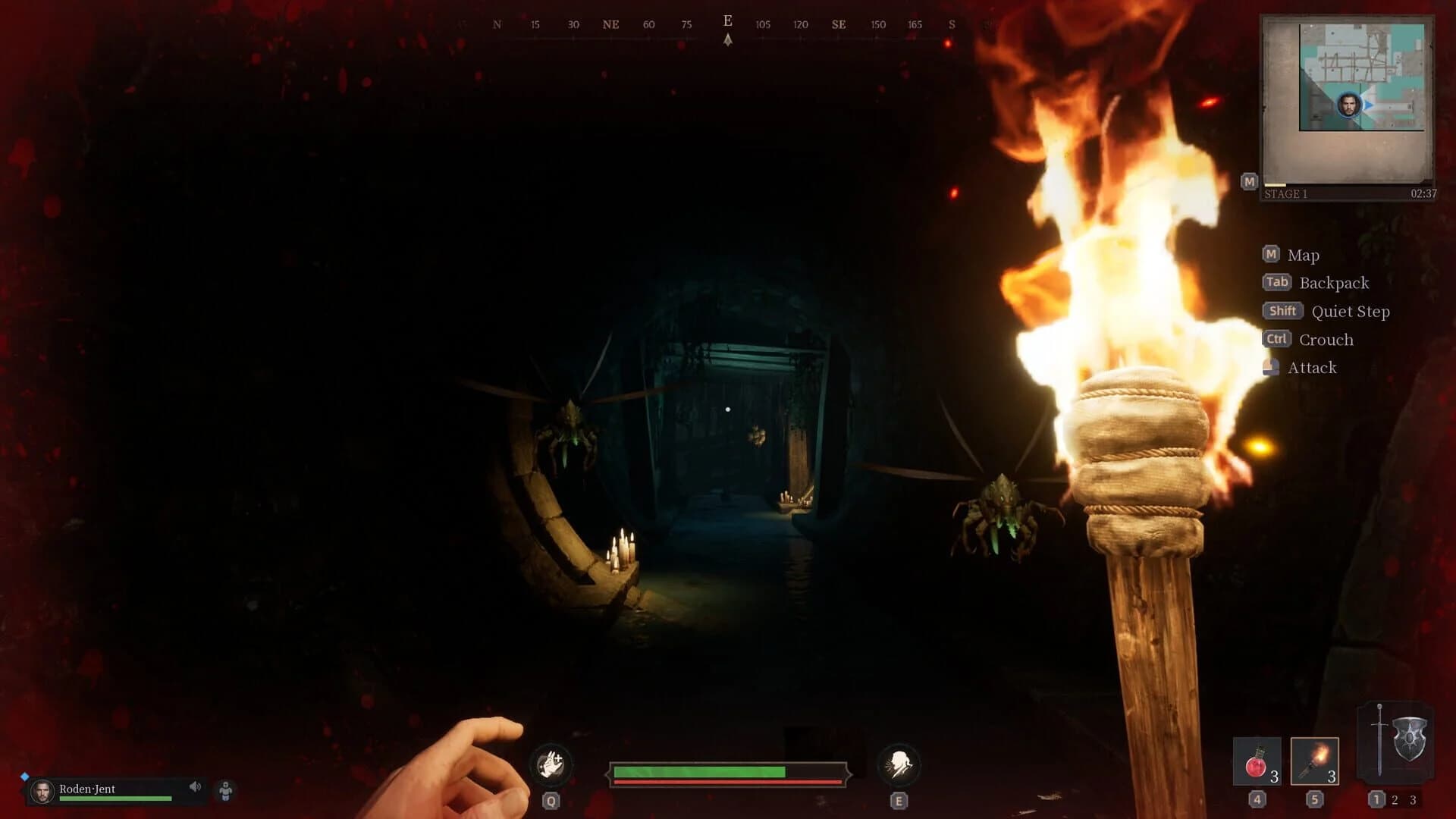The width and height of the screenshot is (1456, 819).
Task: Mute Roden·Jent using the speaker icon
Action: 196,787
